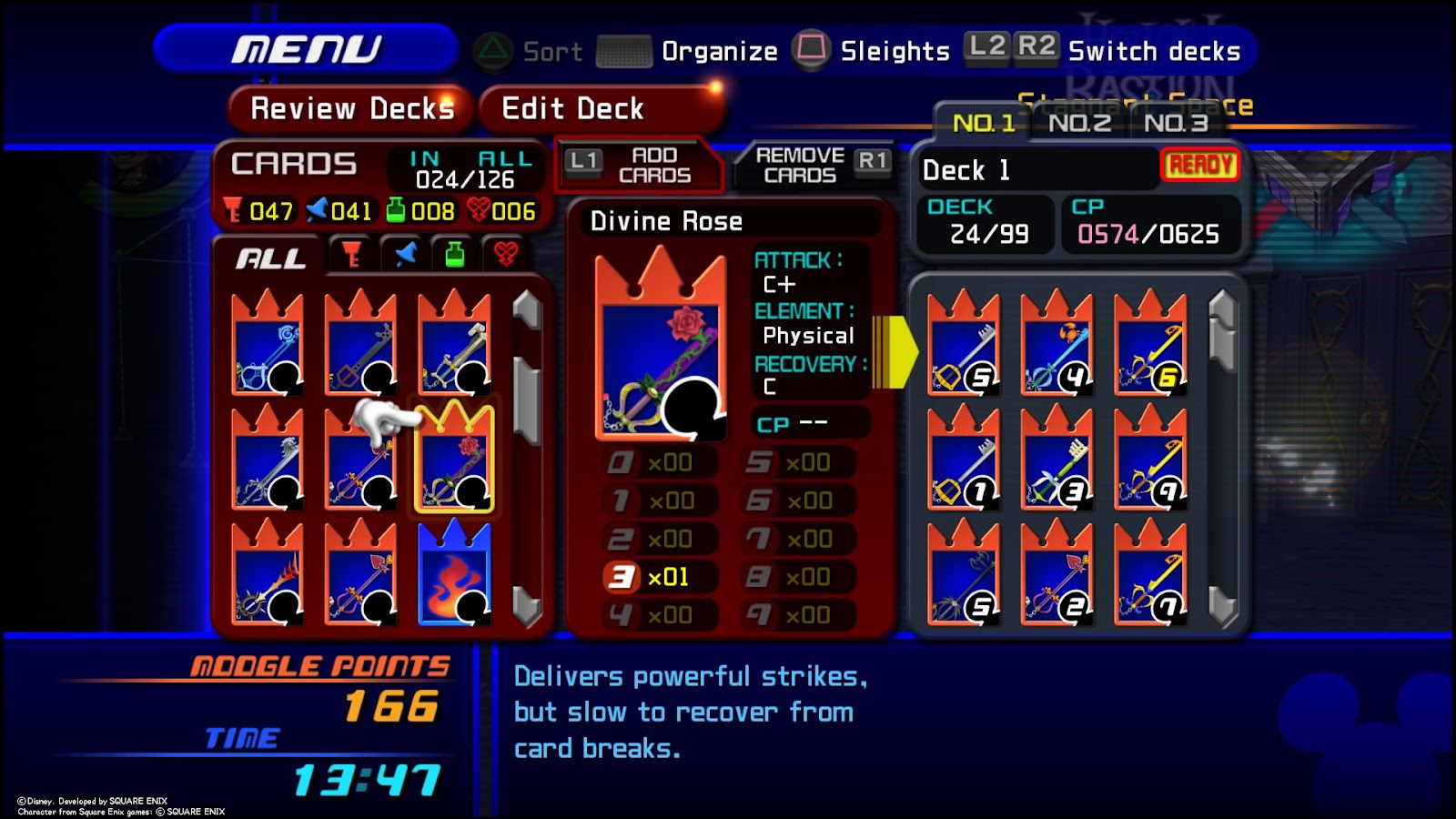Show ALL card types filter

269,258
